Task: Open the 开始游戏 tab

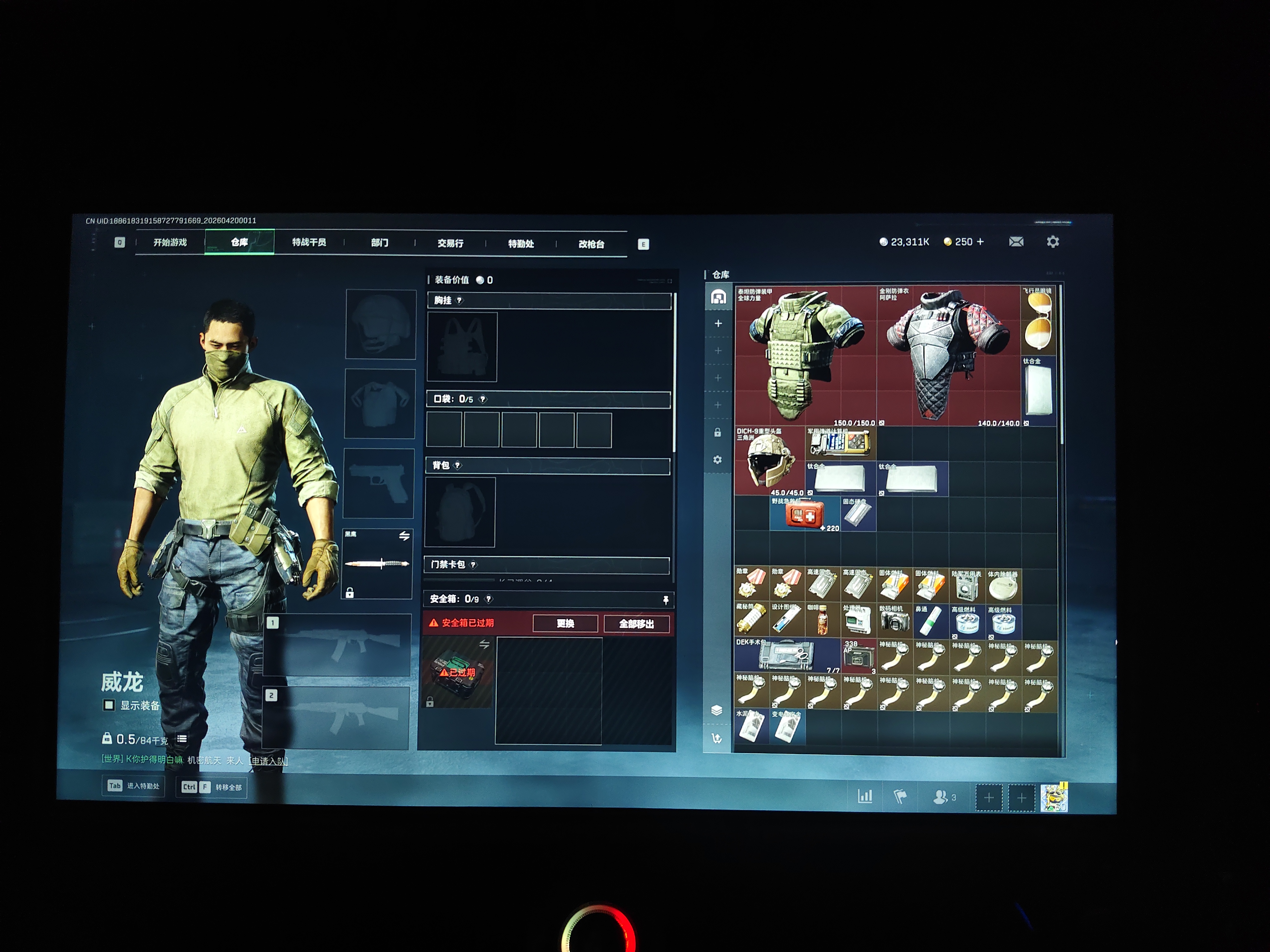Action: (x=170, y=242)
